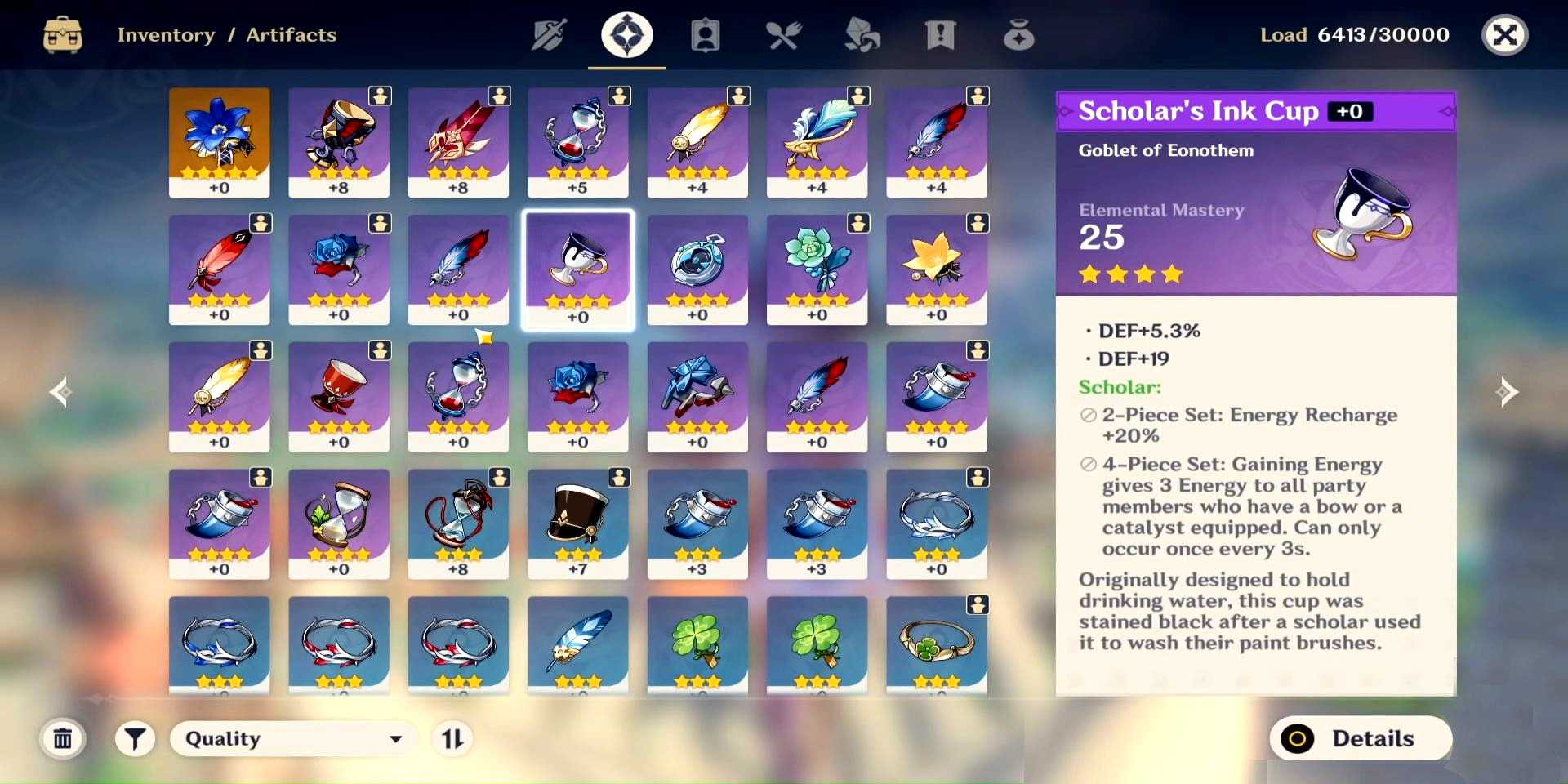Select the five-star blue flower artifact

[219, 142]
